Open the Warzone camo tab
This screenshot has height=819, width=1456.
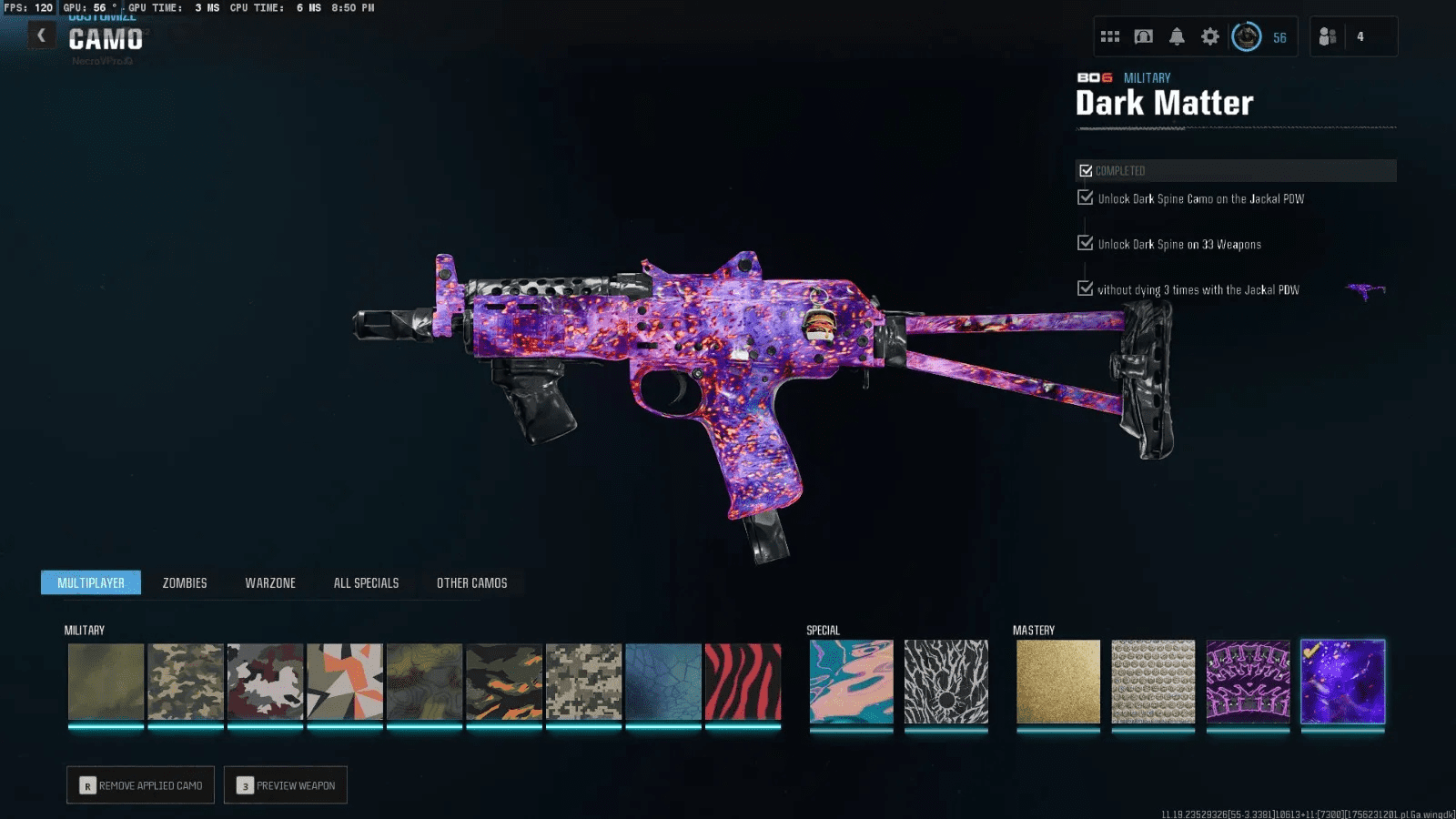pyautogui.click(x=270, y=583)
